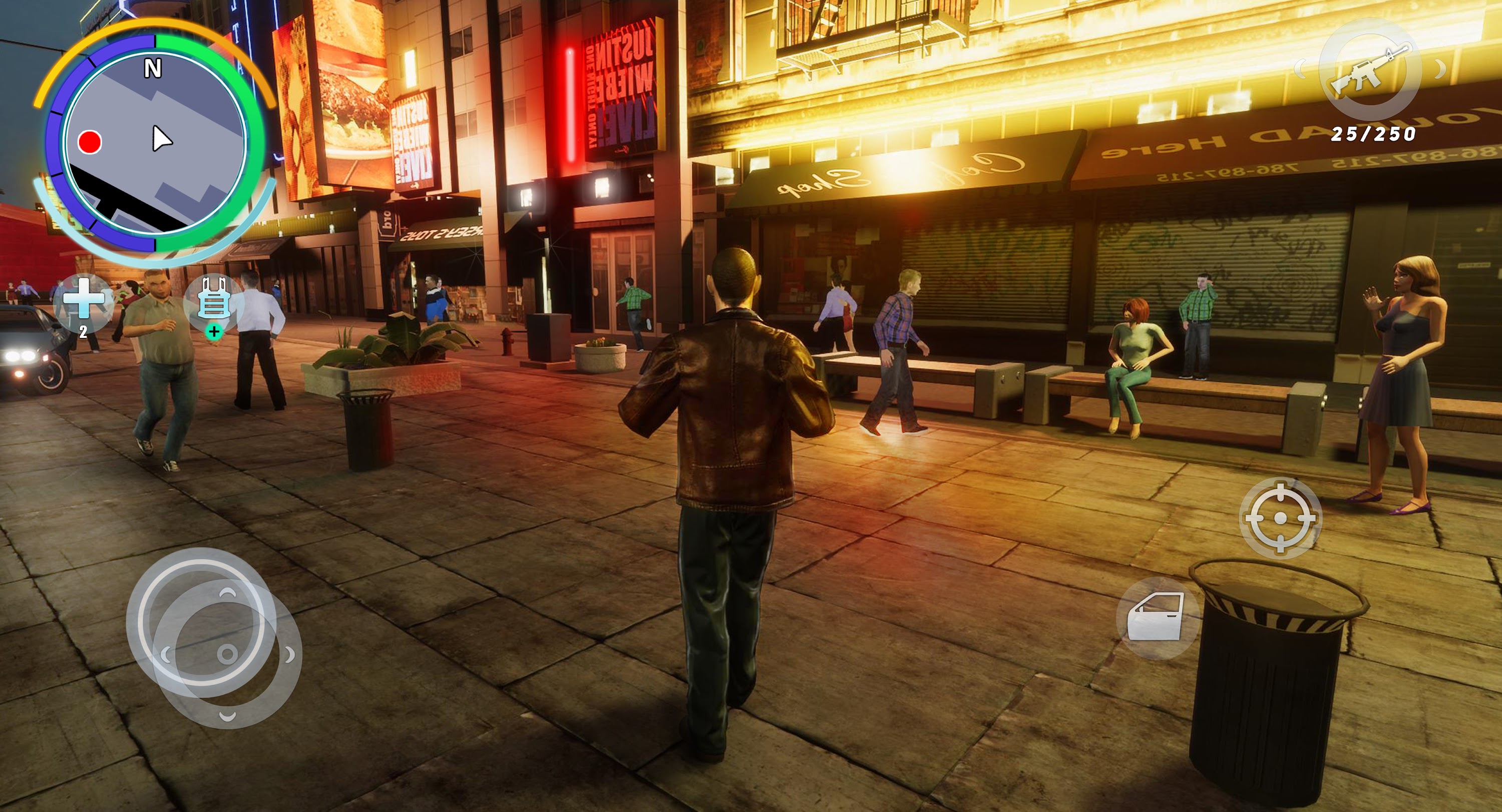The width and height of the screenshot is (1502, 812).
Task: Tap the car door enter-vehicle button
Action: click(x=1157, y=617)
